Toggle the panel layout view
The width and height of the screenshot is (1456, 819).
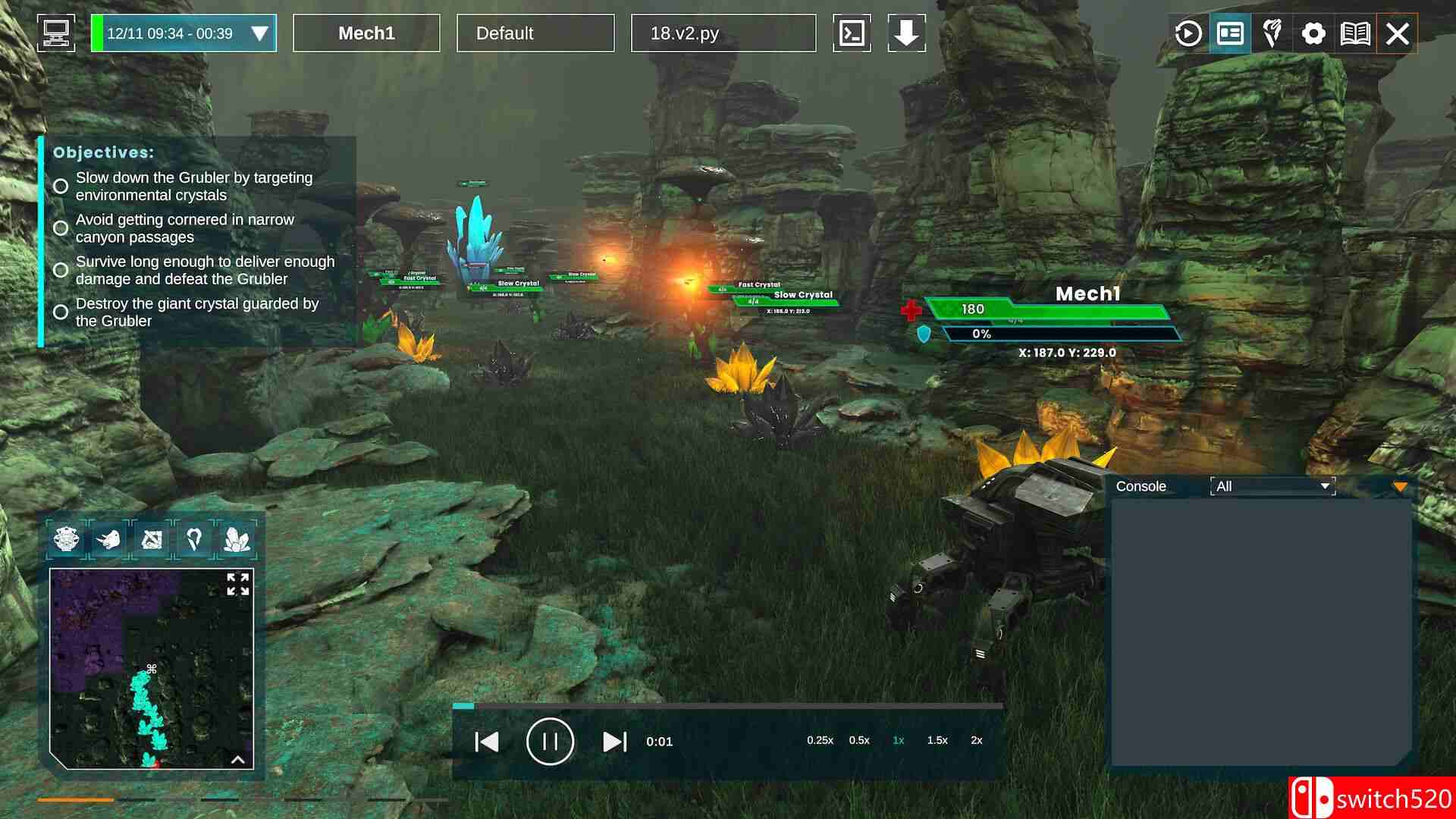point(1230,33)
